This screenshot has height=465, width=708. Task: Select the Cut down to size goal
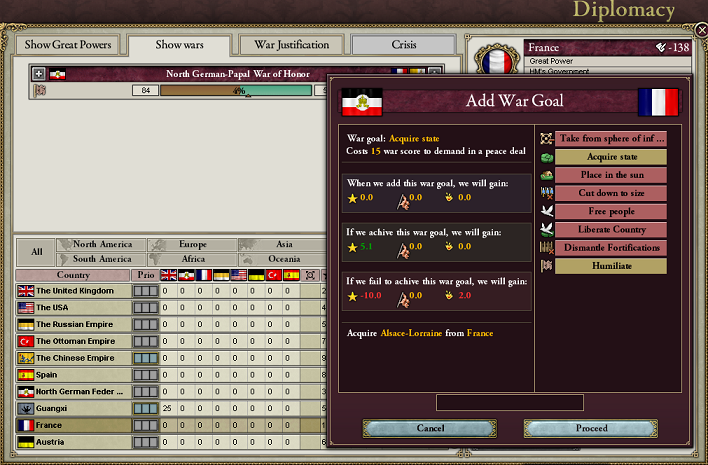610,192
